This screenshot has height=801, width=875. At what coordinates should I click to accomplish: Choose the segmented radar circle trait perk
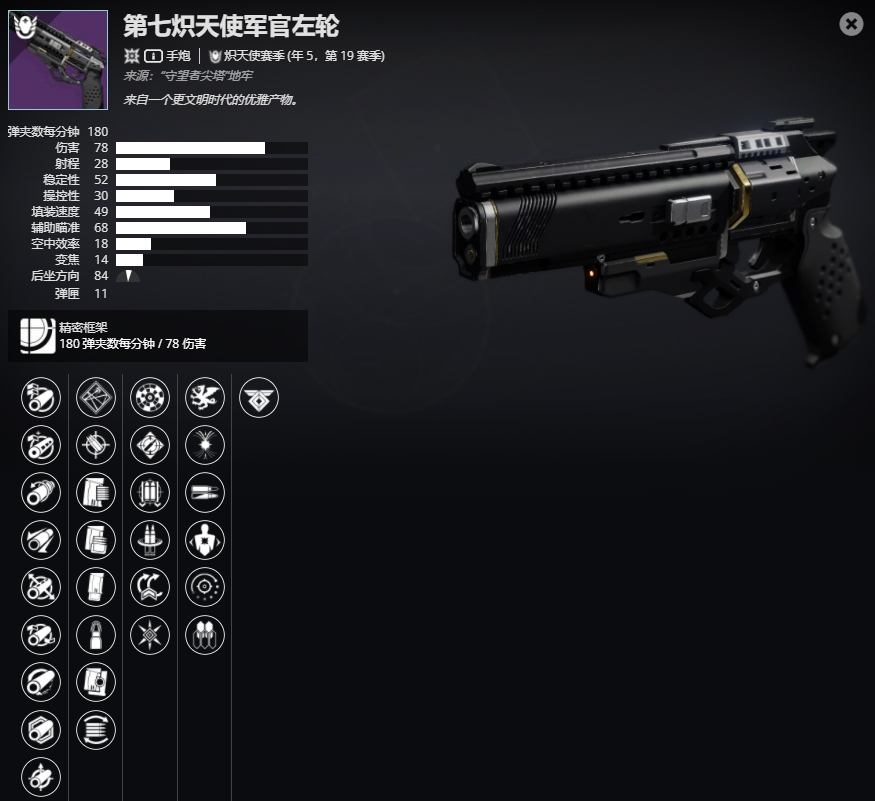(150, 397)
